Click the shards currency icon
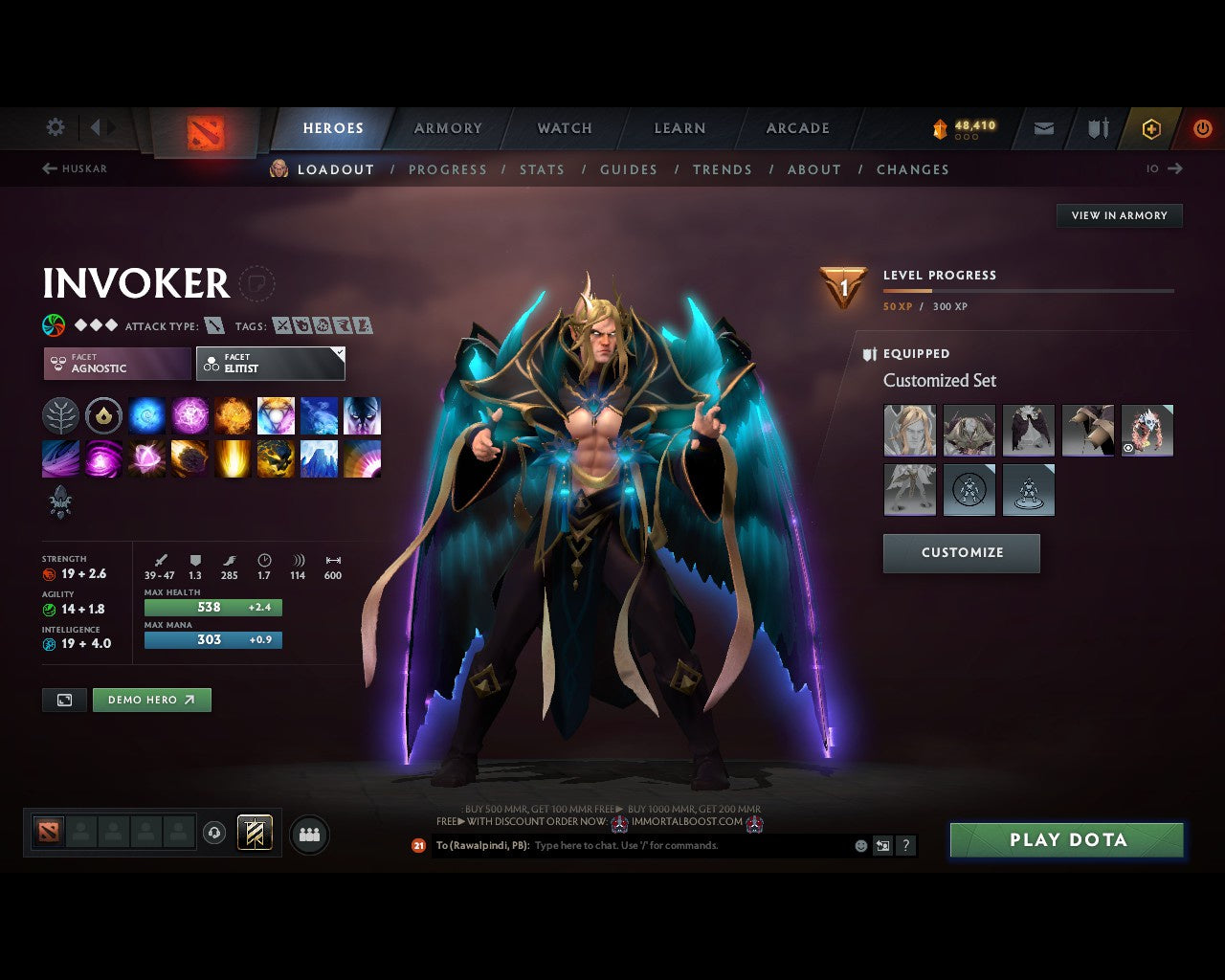 941,126
